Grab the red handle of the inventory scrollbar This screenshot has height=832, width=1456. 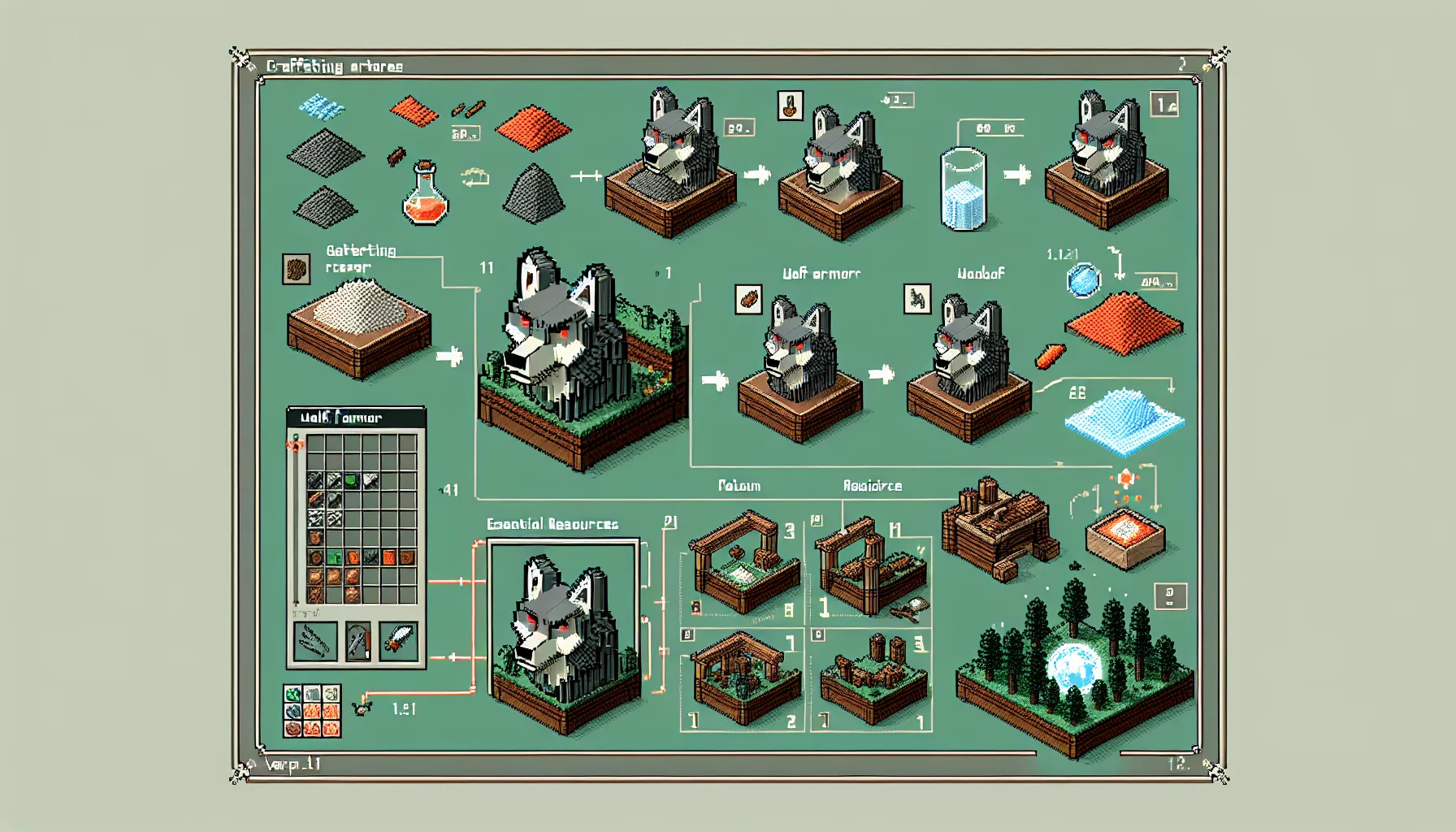coord(295,445)
